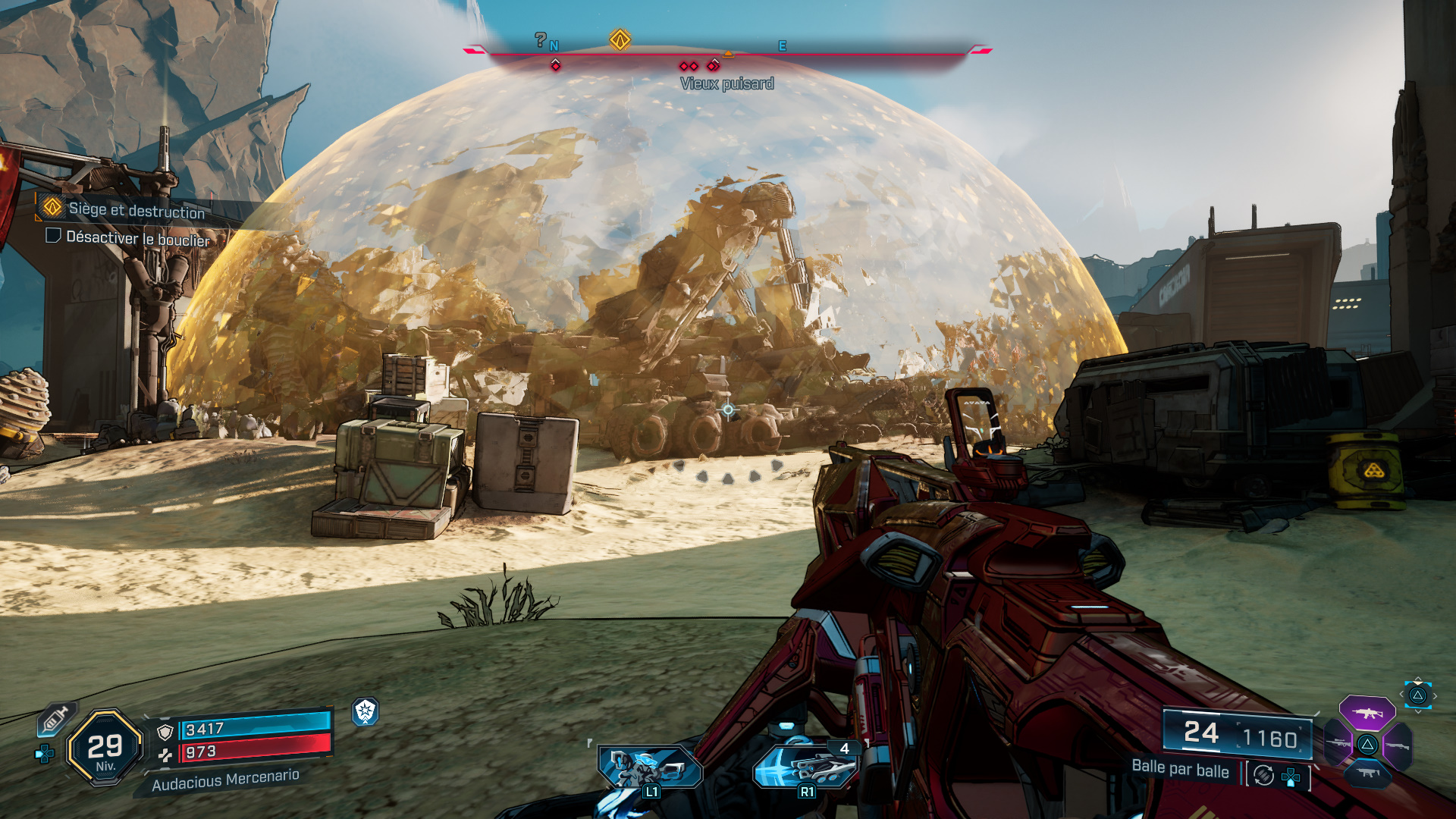The width and height of the screenshot is (1456, 819).
Task: Select the equipped SMG in the weapon wheel
Action: [x=1367, y=773]
